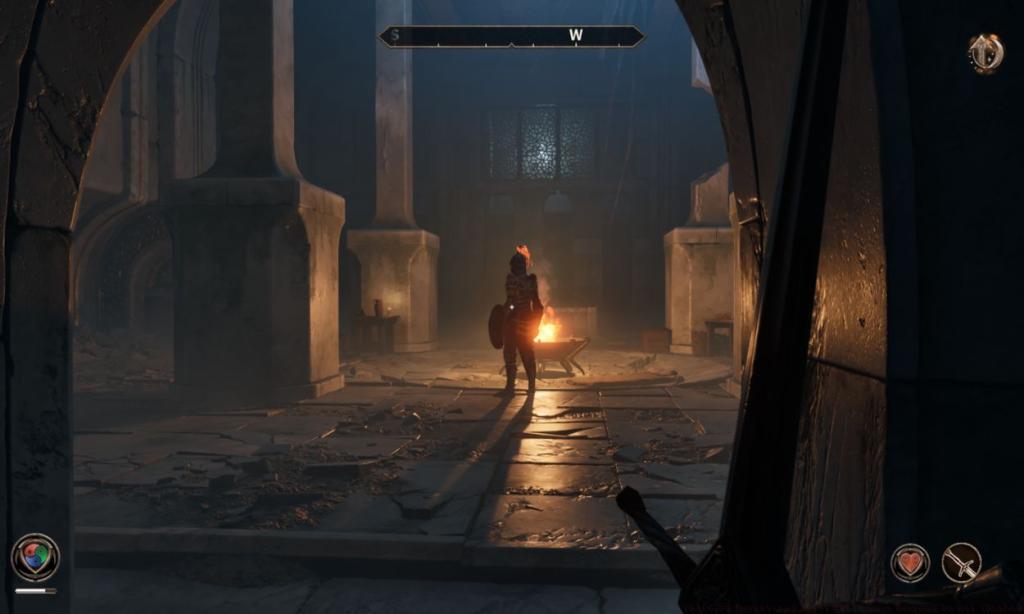The width and height of the screenshot is (1024, 614).
Task: Select the red heart healing icon
Action: coord(909,562)
